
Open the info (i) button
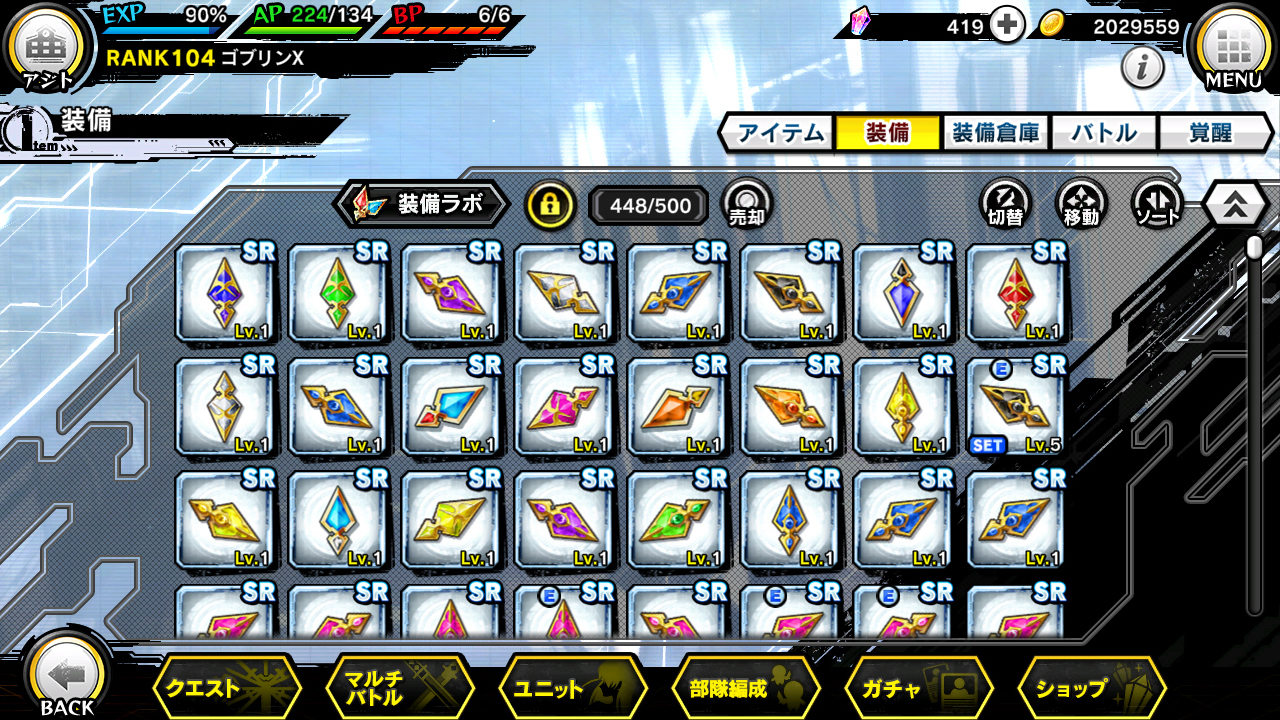(1142, 68)
